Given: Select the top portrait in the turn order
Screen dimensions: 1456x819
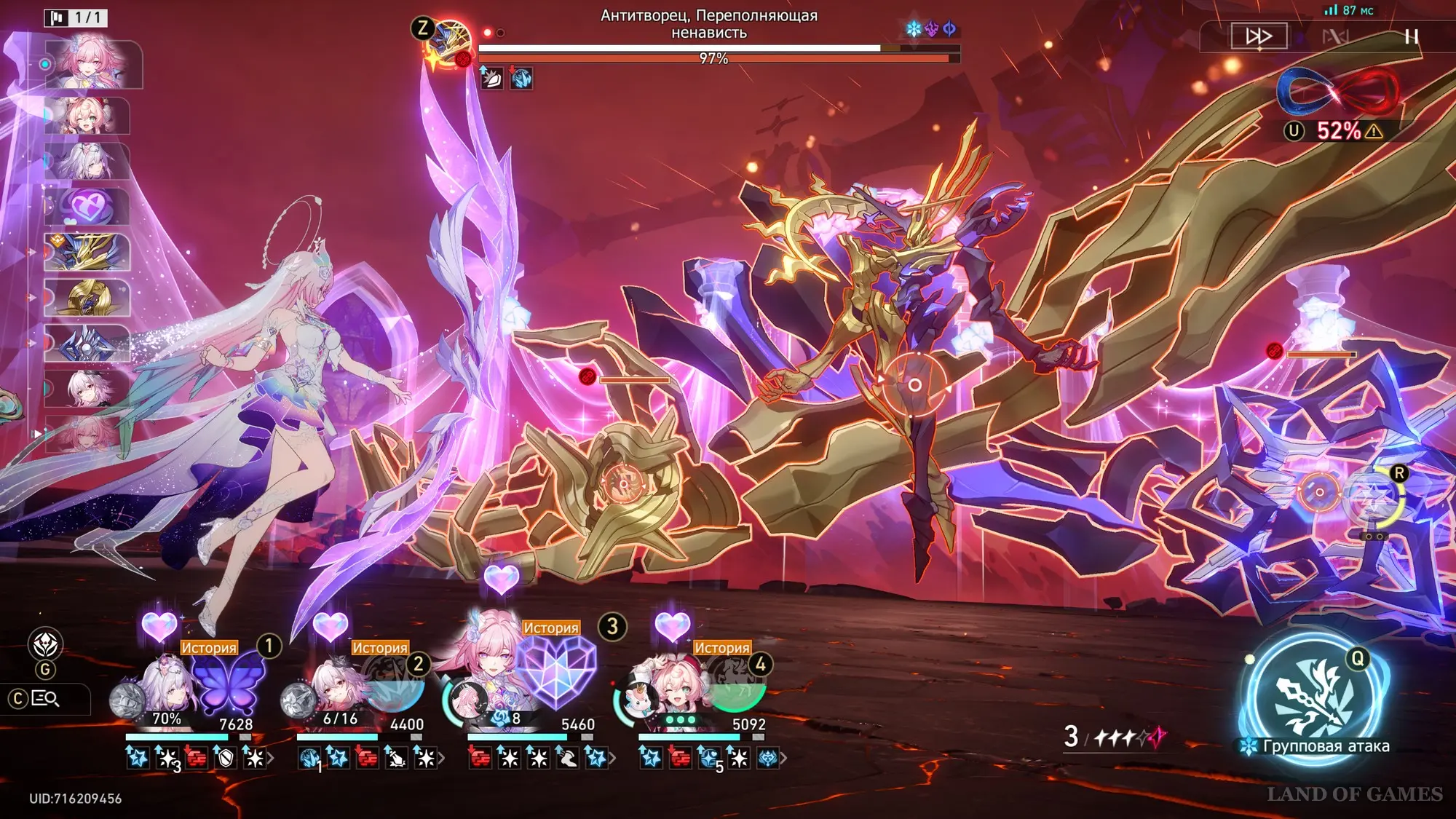Looking at the screenshot, I should [x=90, y=64].
